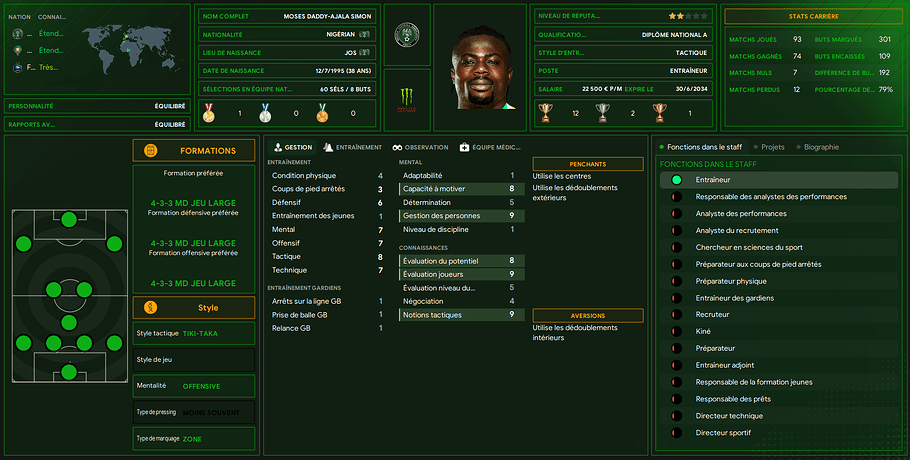
Task: Open the Observation tab
Action: coord(420,147)
